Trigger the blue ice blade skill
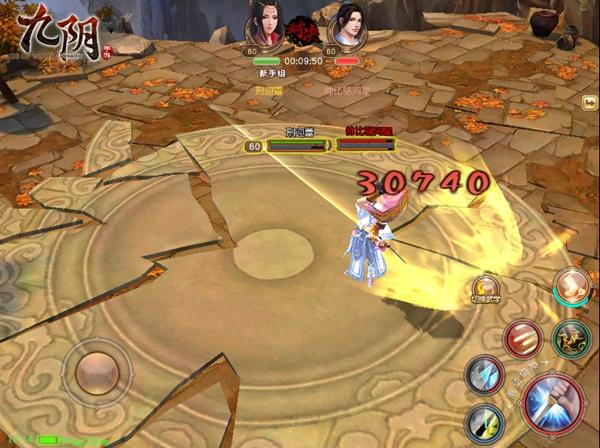 (x=484, y=375)
